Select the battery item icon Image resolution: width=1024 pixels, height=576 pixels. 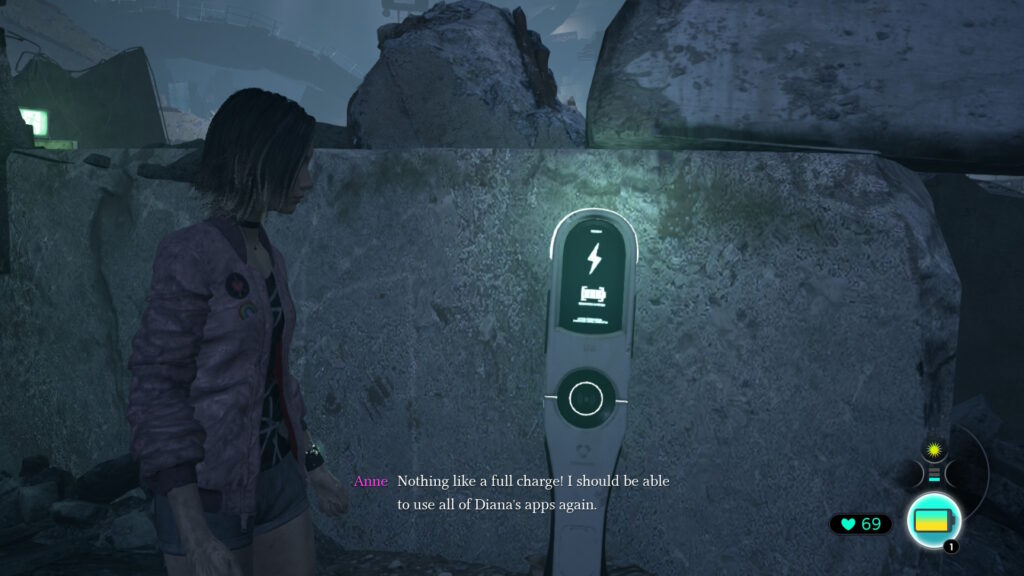click(x=934, y=521)
